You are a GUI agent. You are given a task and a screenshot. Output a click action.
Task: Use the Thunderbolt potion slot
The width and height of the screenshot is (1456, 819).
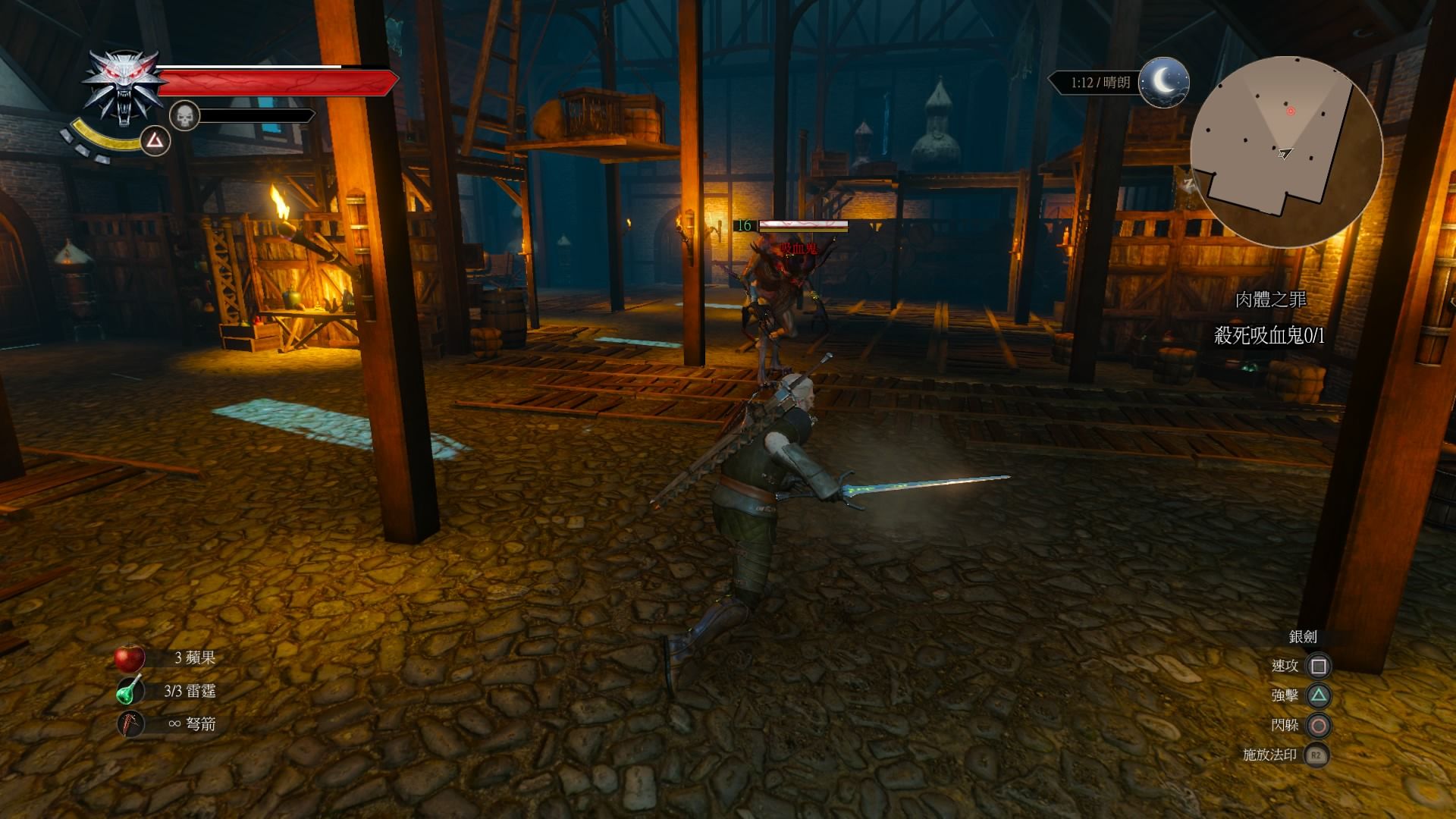click(x=130, y=691)
